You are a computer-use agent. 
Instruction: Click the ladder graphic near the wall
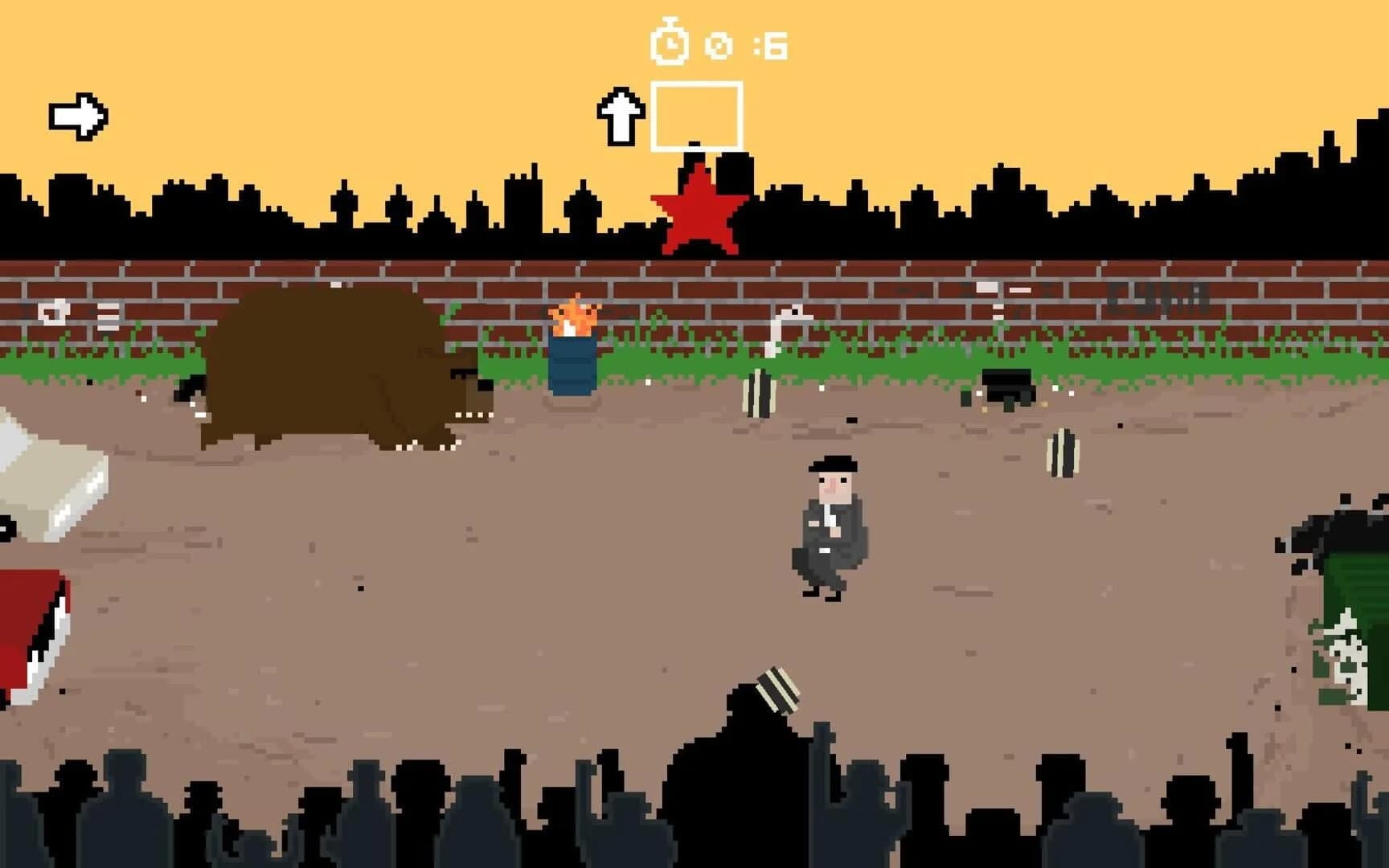(x=109, y=316)
